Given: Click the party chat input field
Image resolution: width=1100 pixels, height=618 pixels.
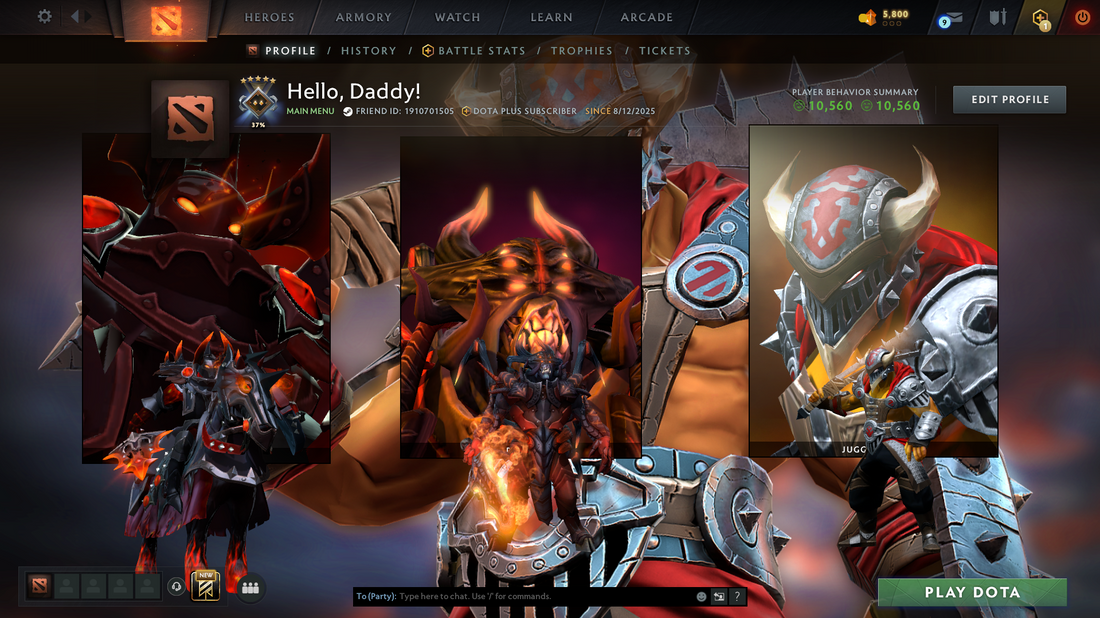Looking at the screenshot, I should pos(540,597).
